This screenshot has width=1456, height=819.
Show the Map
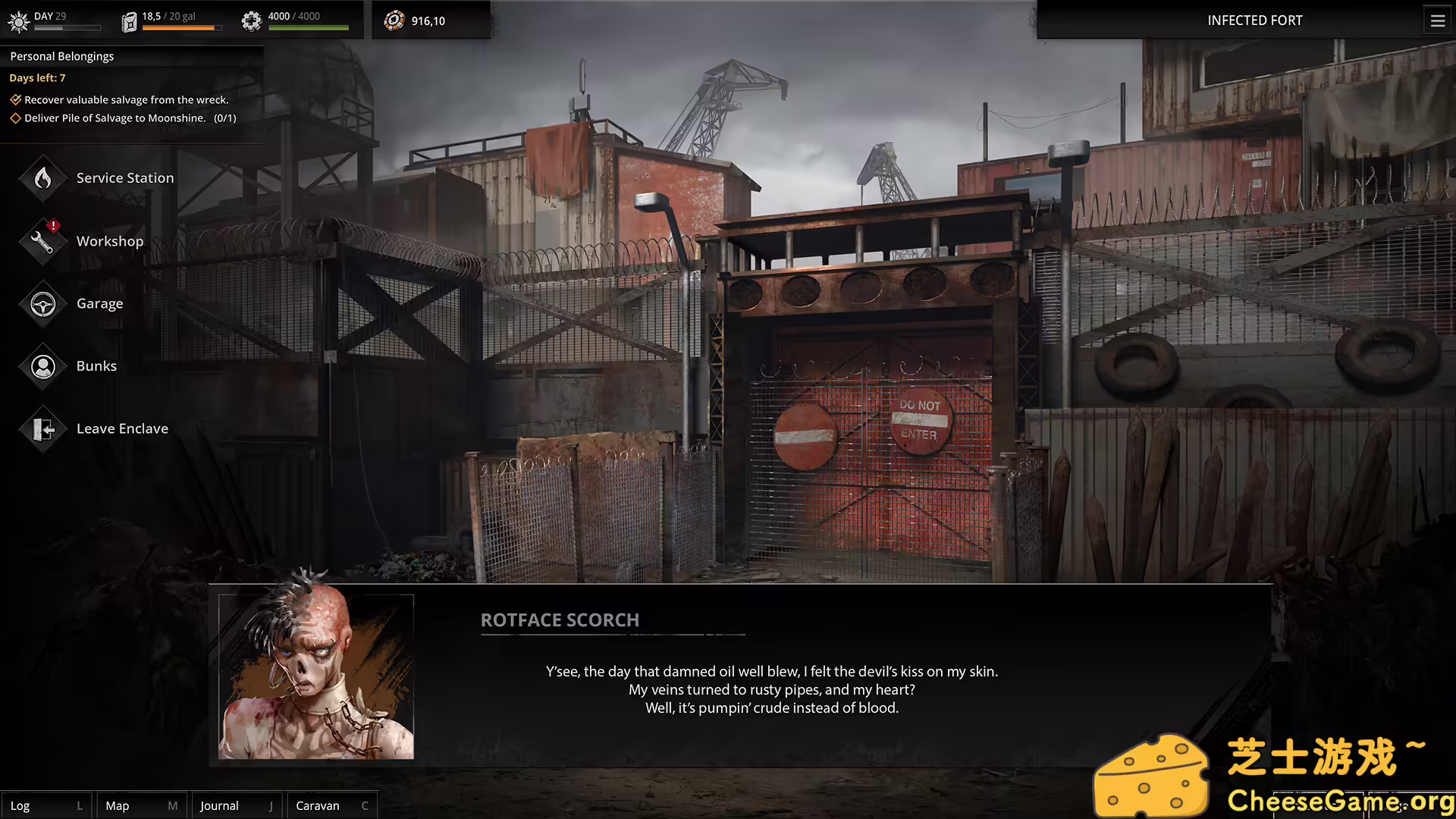141,805
